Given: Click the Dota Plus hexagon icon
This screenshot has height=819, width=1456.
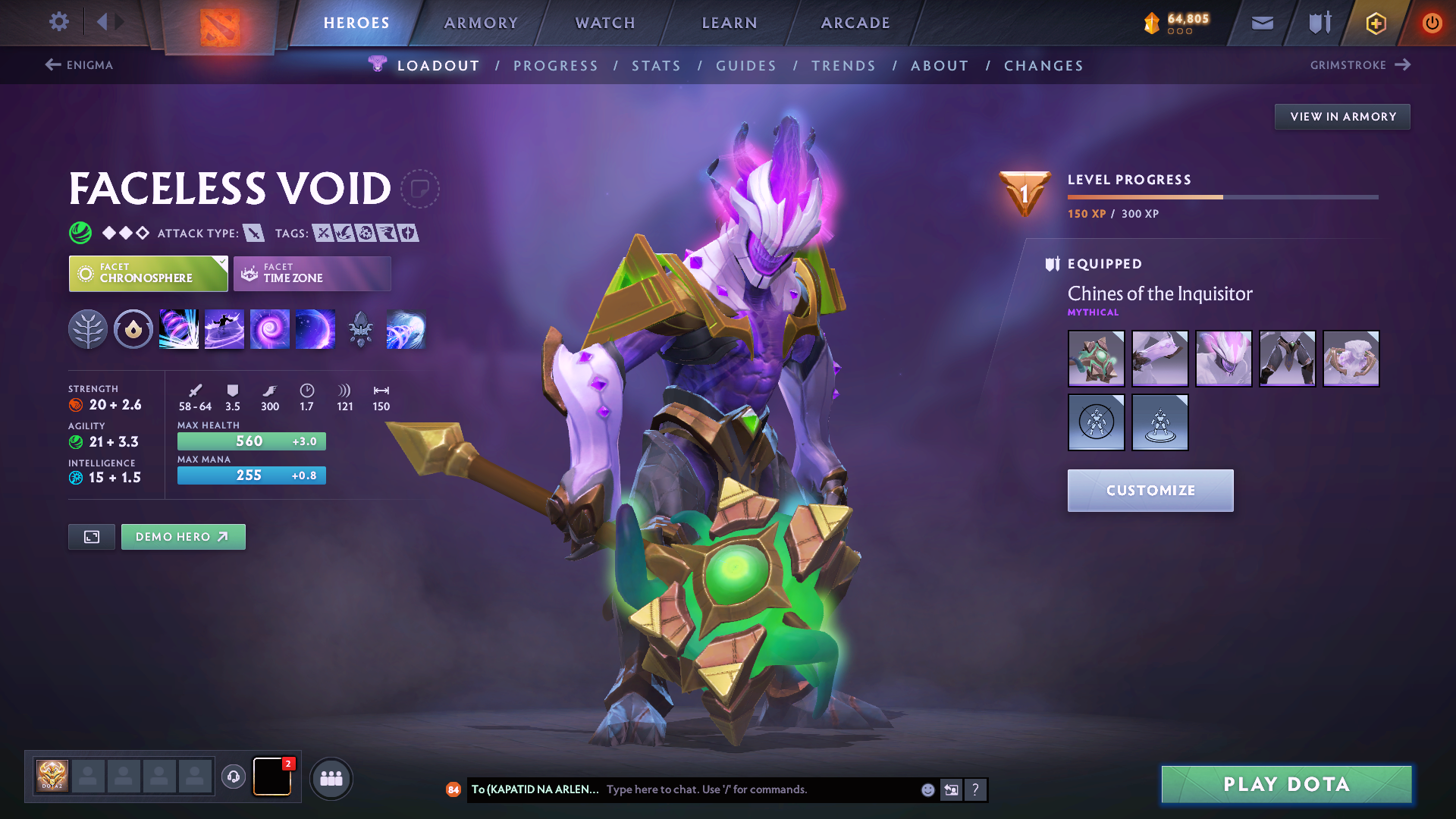Looking at the screenshot, I should [x=1375, y=23].
